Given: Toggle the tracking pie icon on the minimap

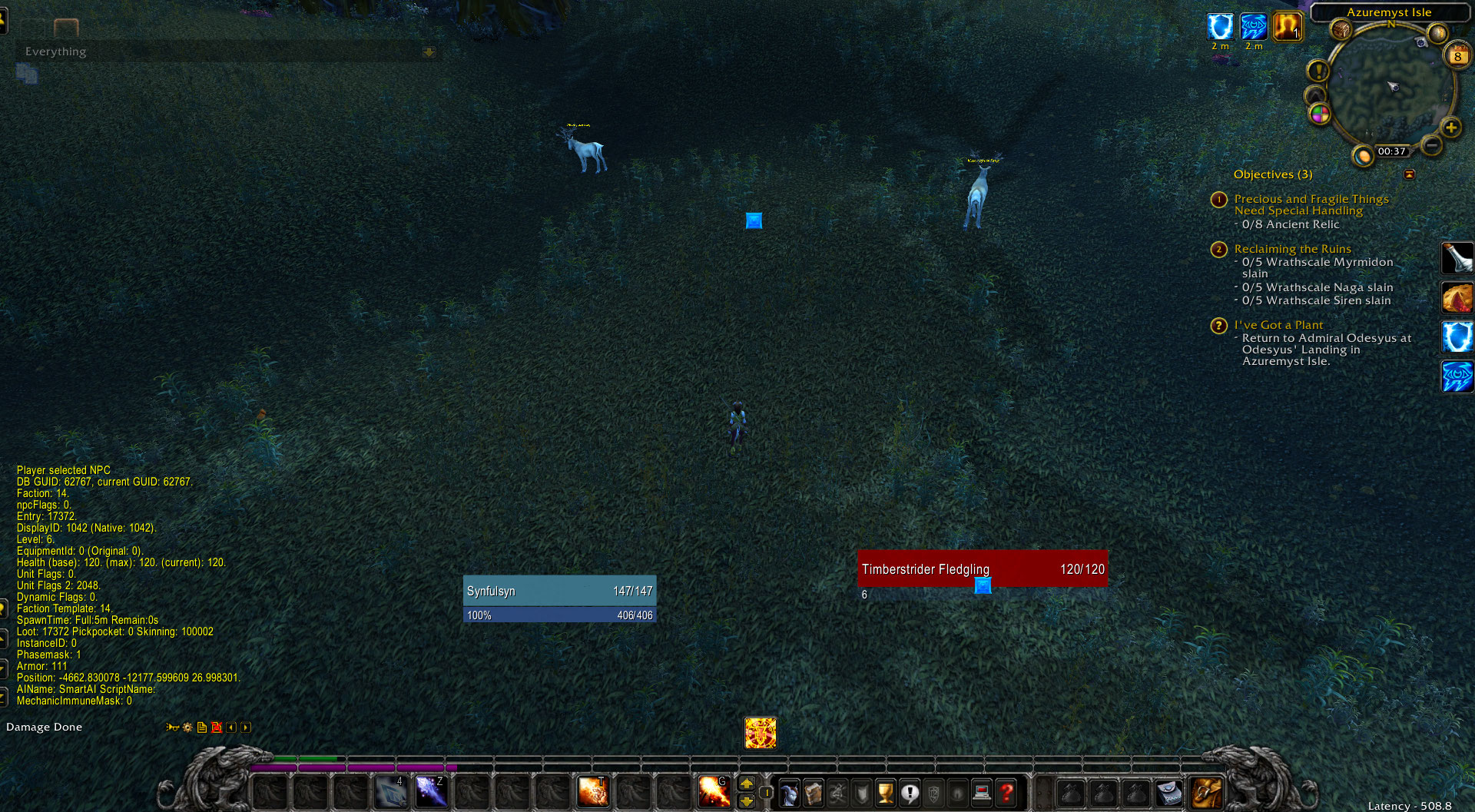Looking at the screenshot, I should click(1320, 114).
